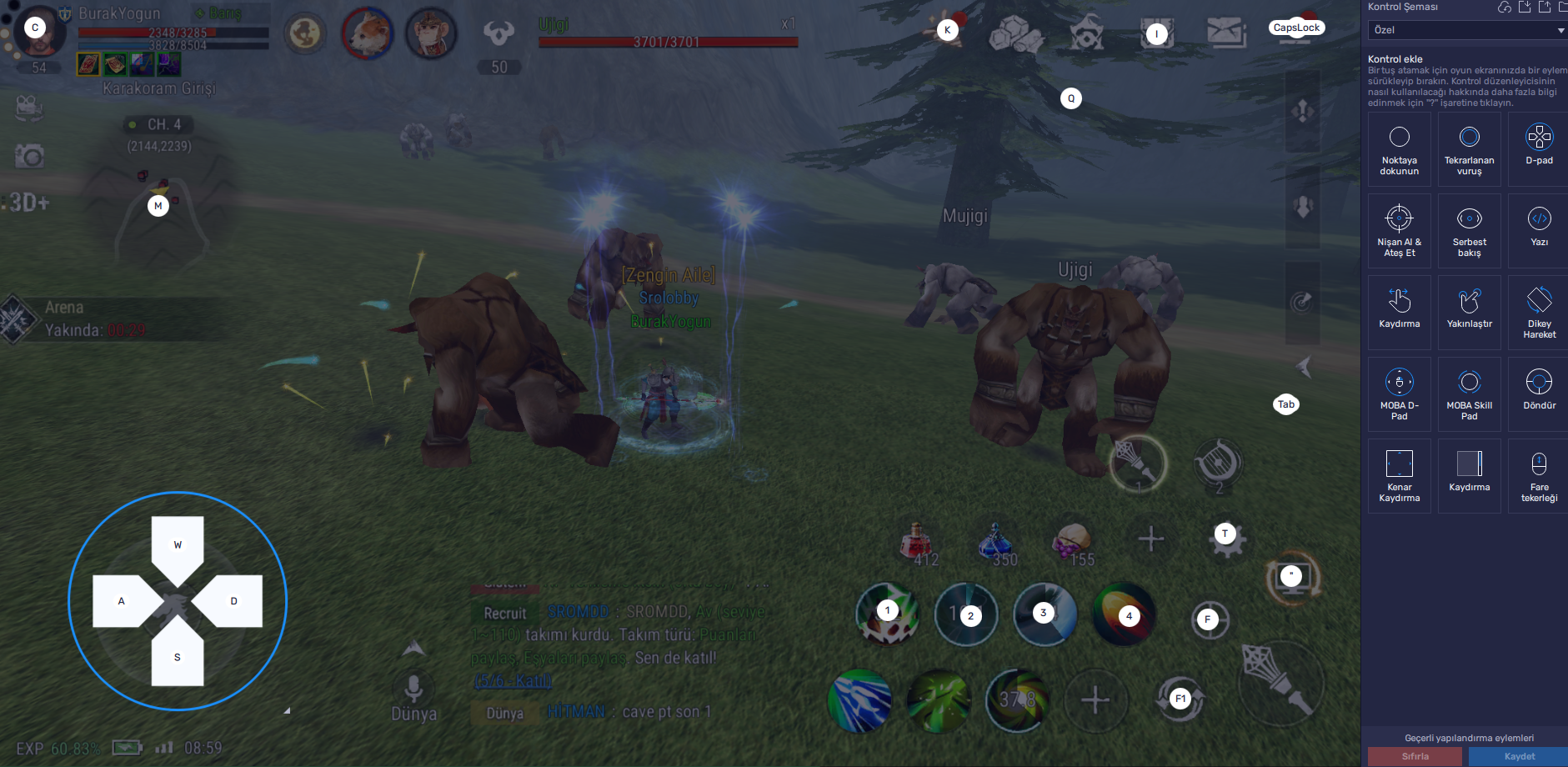The width and height of the screenshot is (1568, 767).
Task: Click the CapsLock key binding badge
Action: (1297, 27)
